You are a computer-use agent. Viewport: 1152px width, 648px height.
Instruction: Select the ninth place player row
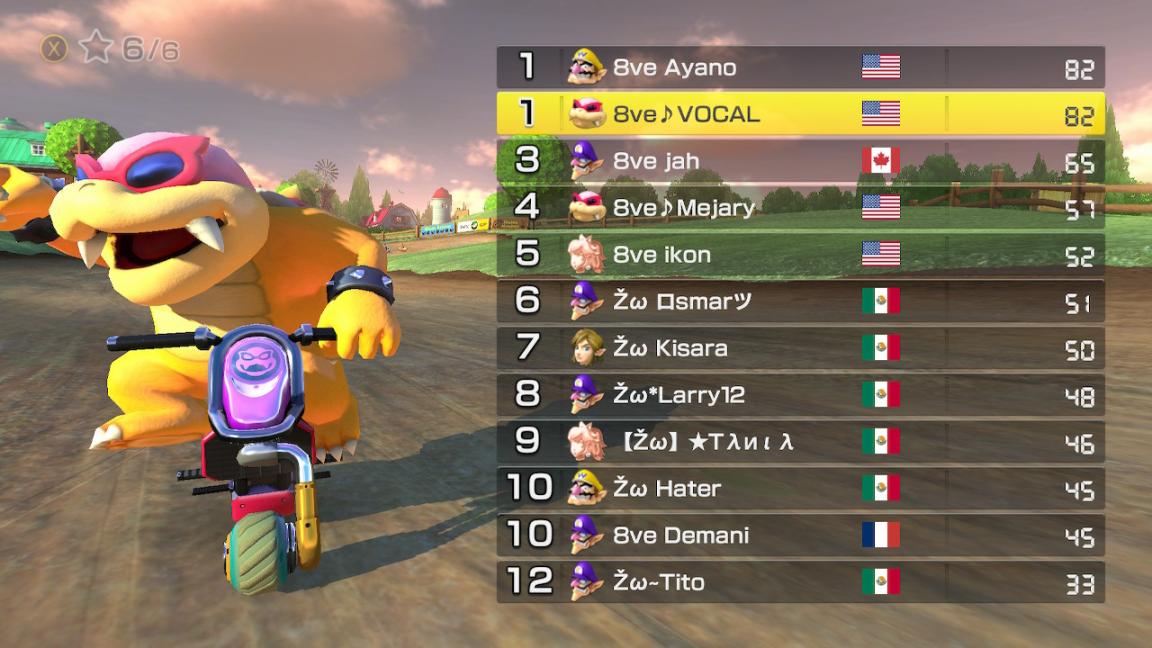pyautogui.click(x=800, y=441)
